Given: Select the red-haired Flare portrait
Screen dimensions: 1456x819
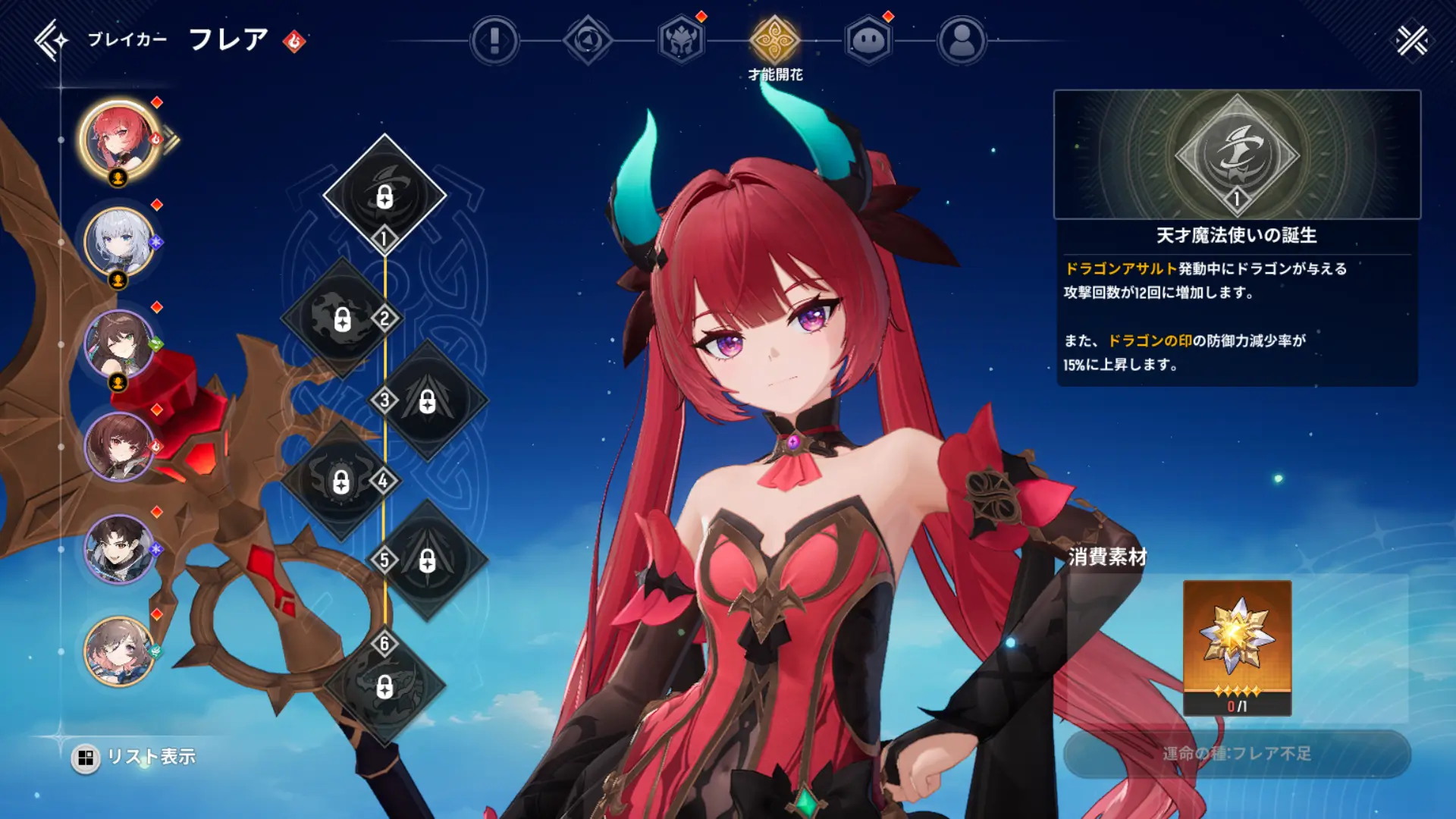Looking at the screenshot, I should pyautogui.click(x=118, y=140).
